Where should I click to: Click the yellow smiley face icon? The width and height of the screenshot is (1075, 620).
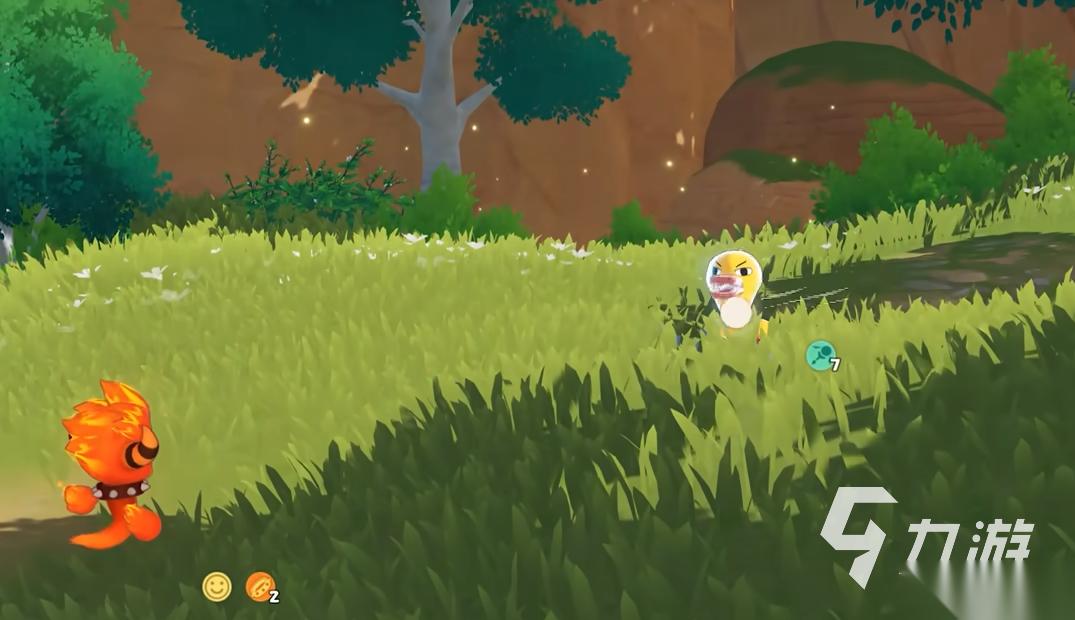(x=217, y=586)
